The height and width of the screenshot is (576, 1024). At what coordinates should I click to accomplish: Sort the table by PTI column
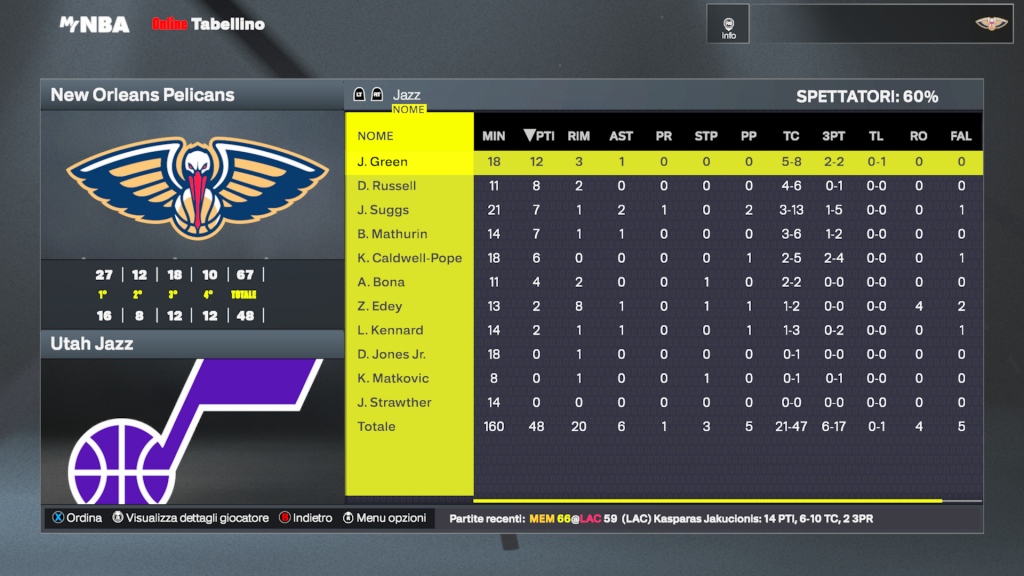(x=539, y=136)
